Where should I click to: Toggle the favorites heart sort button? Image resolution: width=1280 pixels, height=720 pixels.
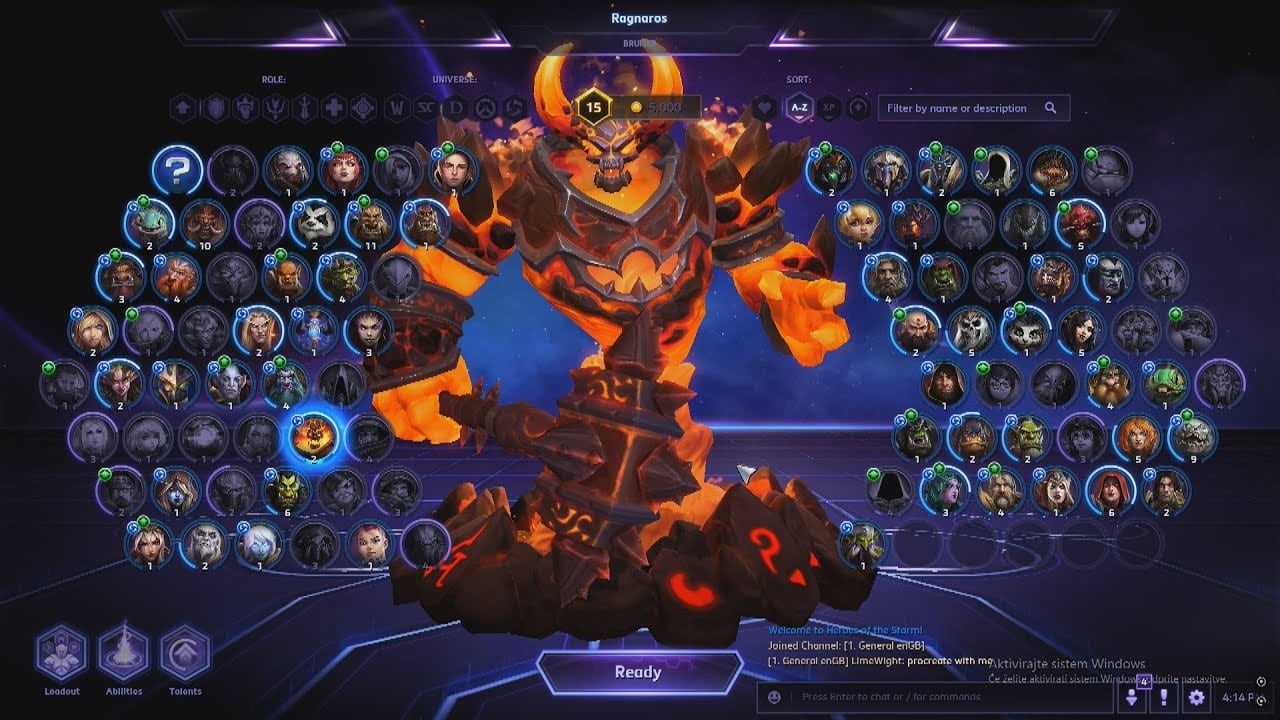pos(765,108)
